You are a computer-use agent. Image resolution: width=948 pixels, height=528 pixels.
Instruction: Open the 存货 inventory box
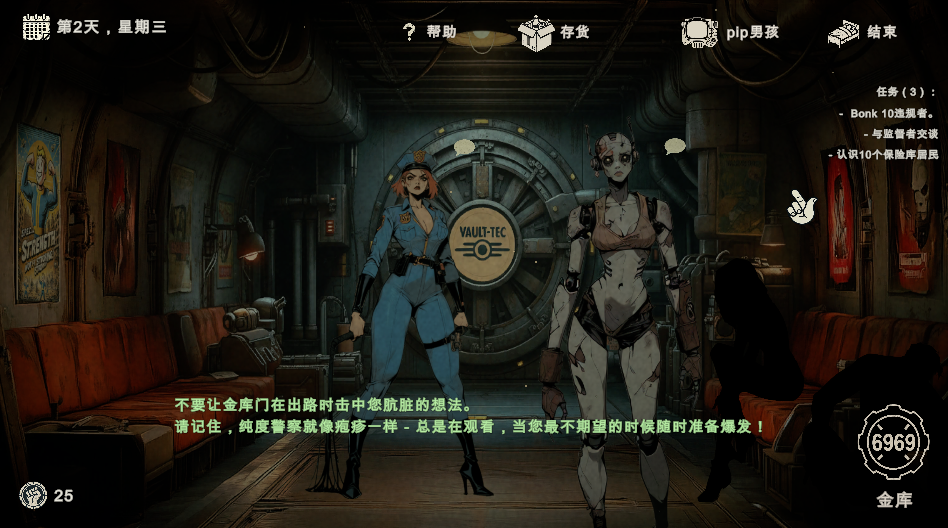point(554,32)
